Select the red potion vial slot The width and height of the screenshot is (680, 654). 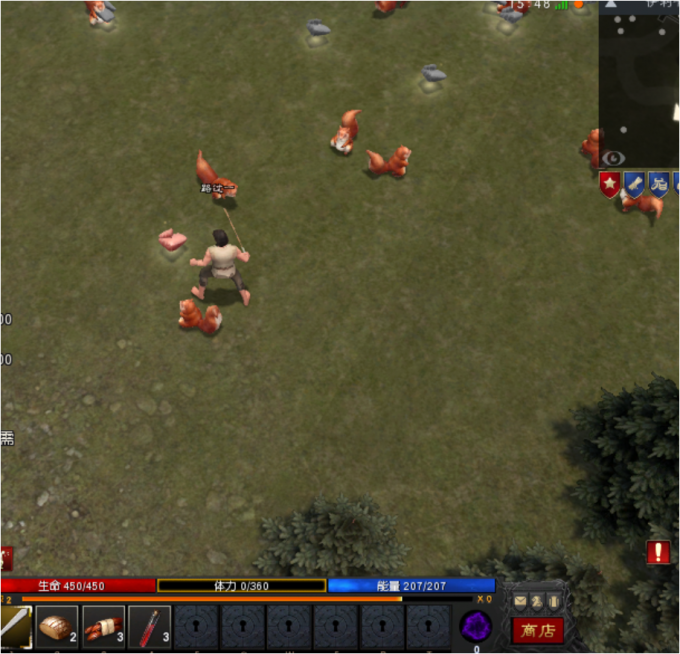tap(149, 627)
